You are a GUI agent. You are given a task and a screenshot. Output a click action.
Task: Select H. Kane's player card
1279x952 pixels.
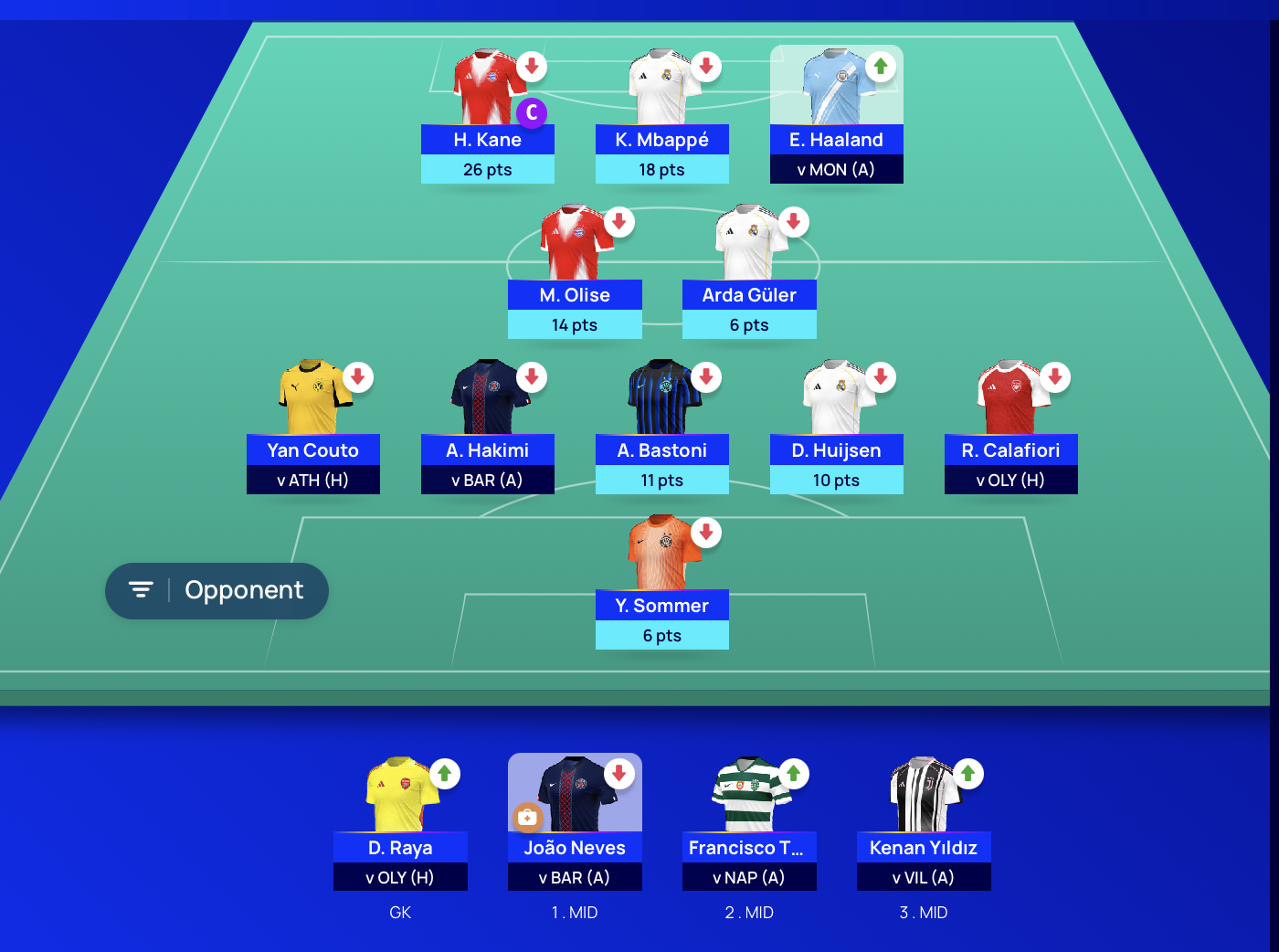[487, 140]
